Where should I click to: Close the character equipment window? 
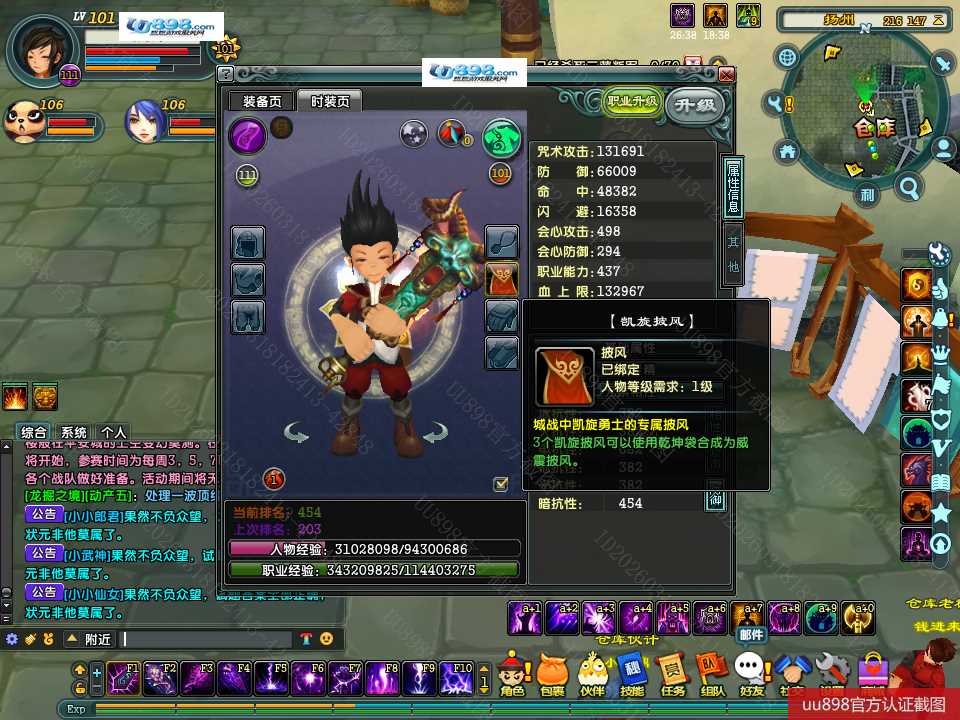point(727,75)
